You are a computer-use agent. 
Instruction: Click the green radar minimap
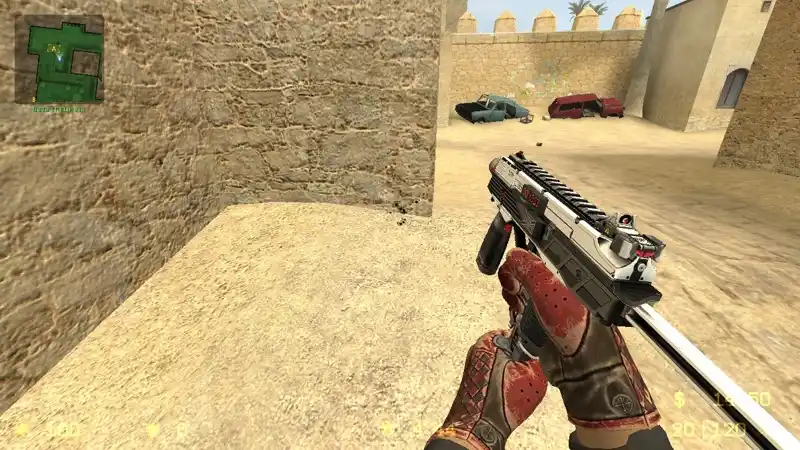[x=59, y=59]
